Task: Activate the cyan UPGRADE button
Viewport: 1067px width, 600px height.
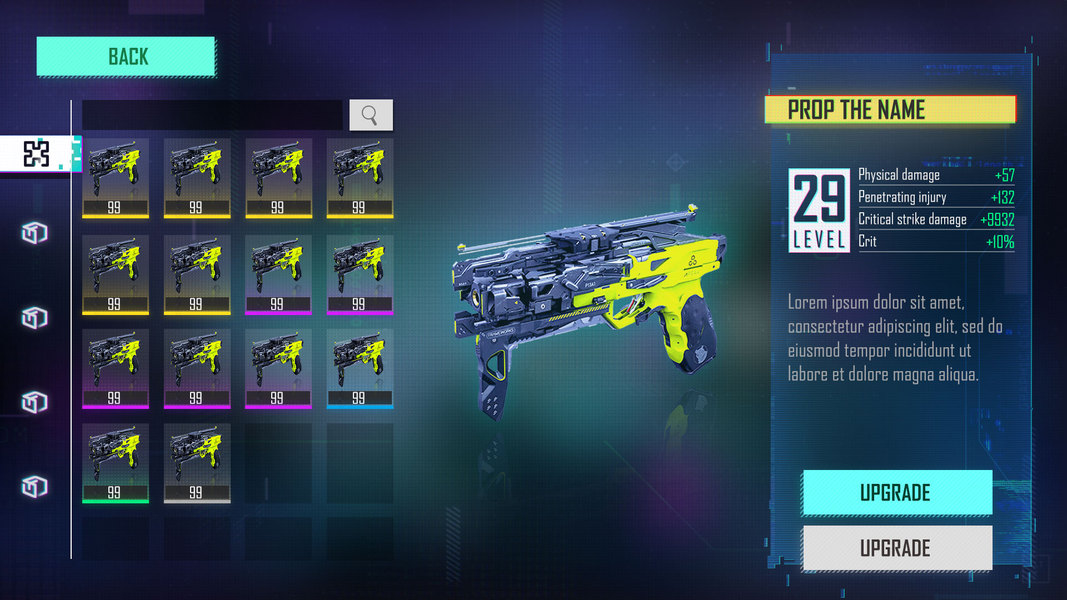Action: 896,492
